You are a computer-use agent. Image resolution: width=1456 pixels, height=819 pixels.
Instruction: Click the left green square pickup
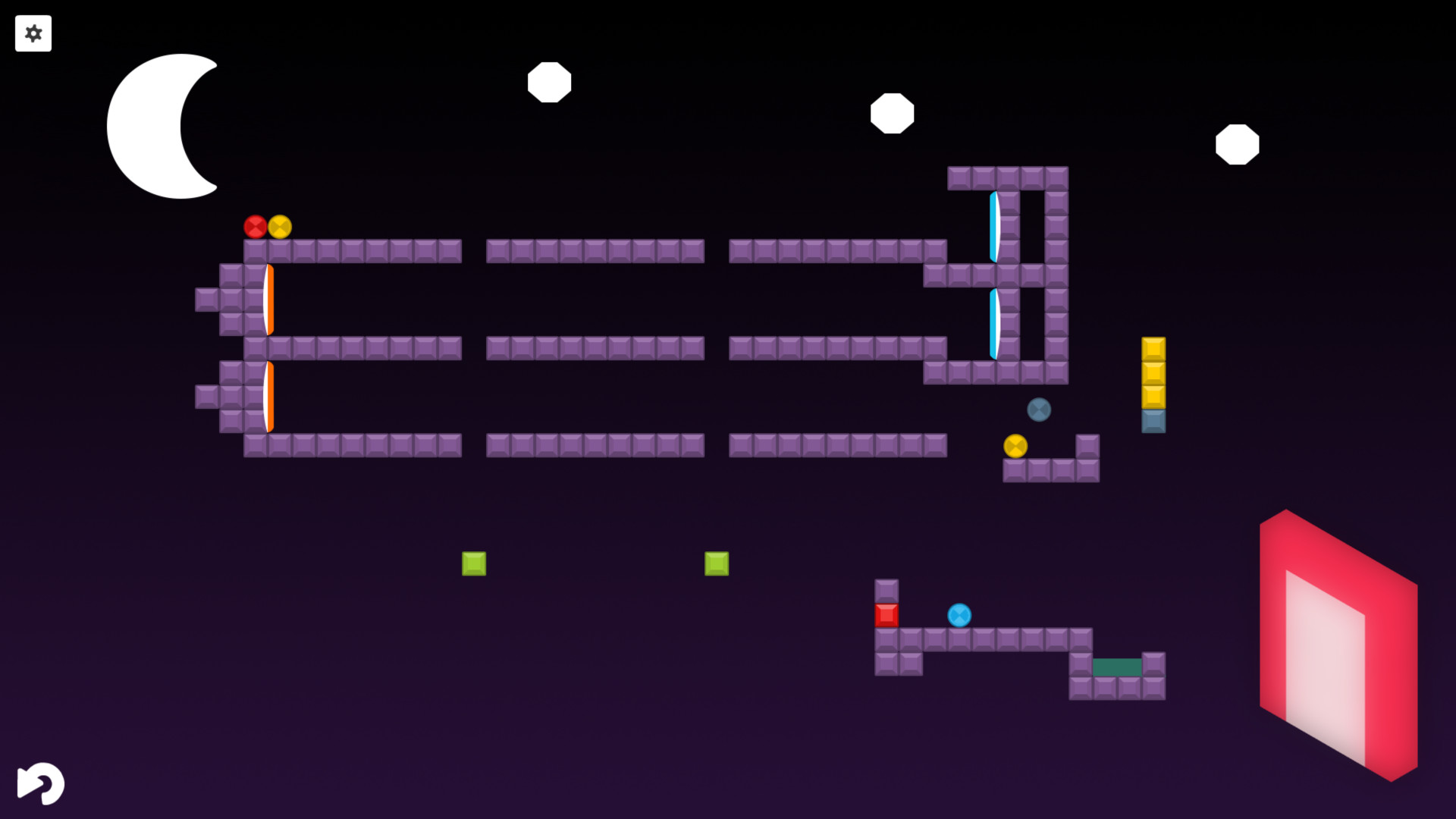474,564
